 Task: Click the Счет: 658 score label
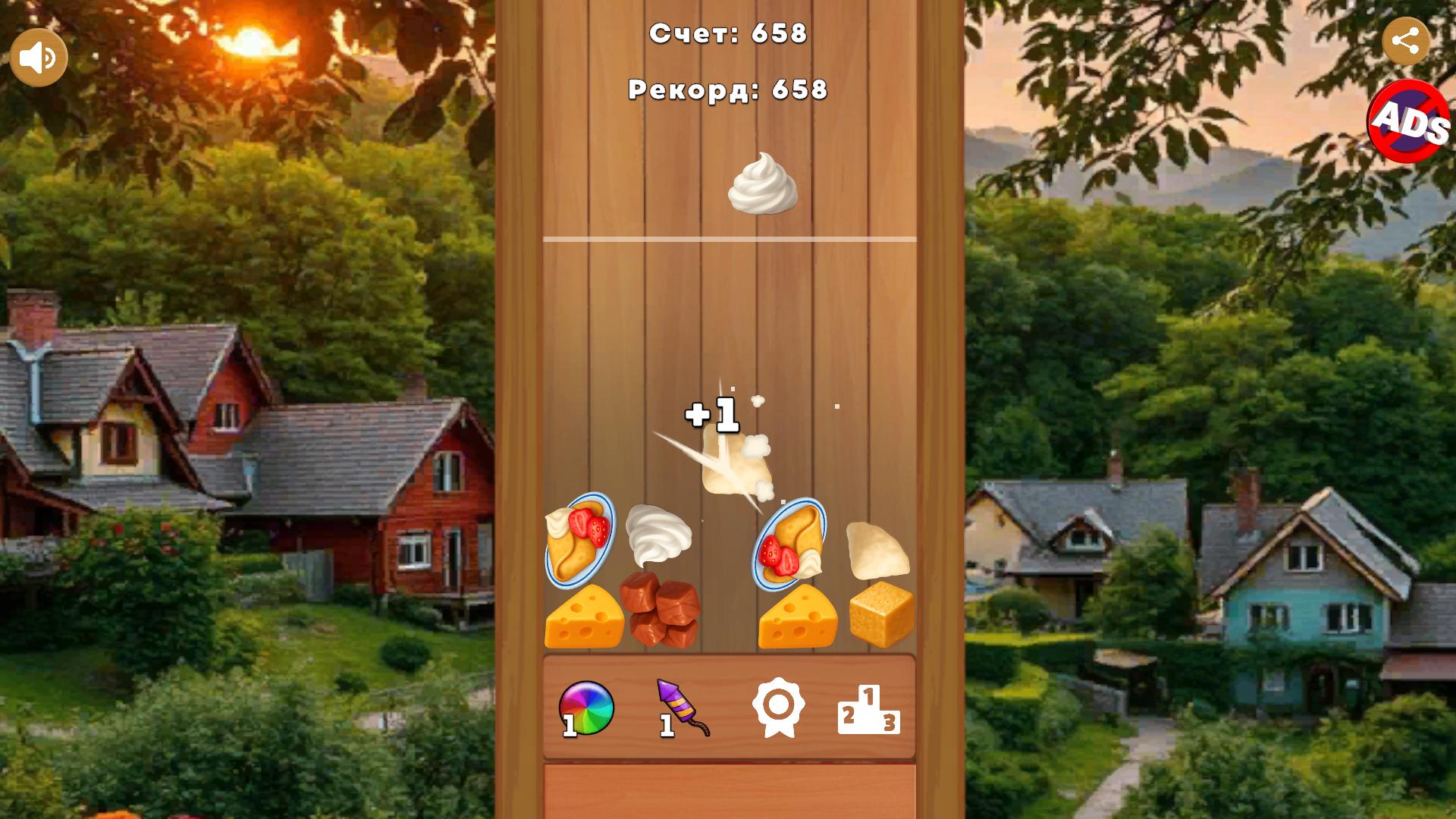[x=727, y=34]
